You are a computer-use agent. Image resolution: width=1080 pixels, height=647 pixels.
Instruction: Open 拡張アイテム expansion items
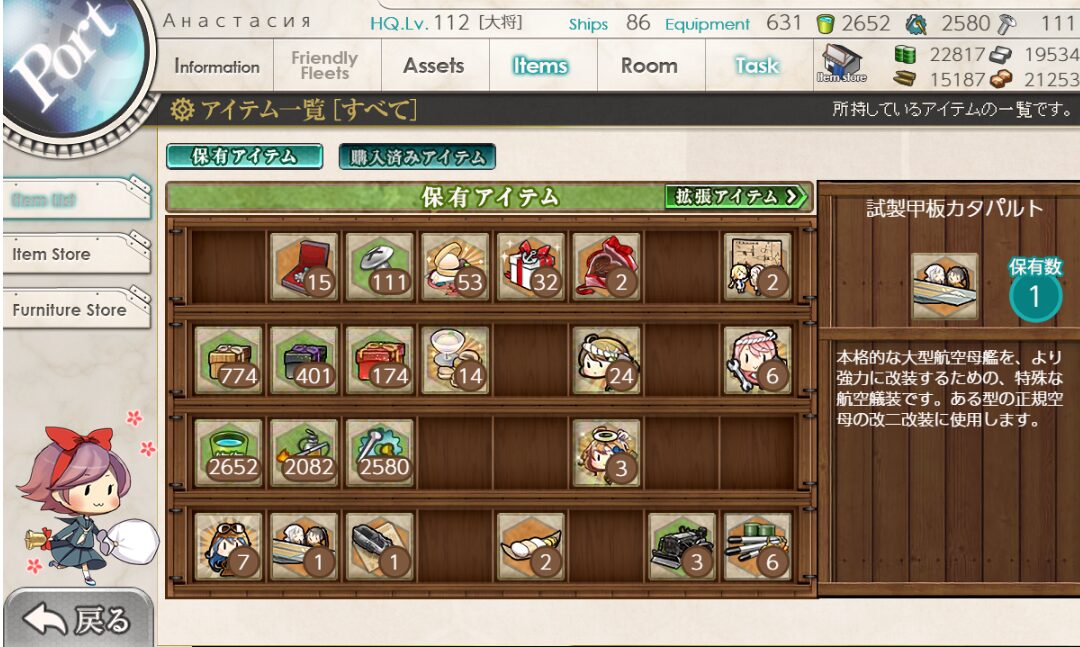(x=737, y=197)
